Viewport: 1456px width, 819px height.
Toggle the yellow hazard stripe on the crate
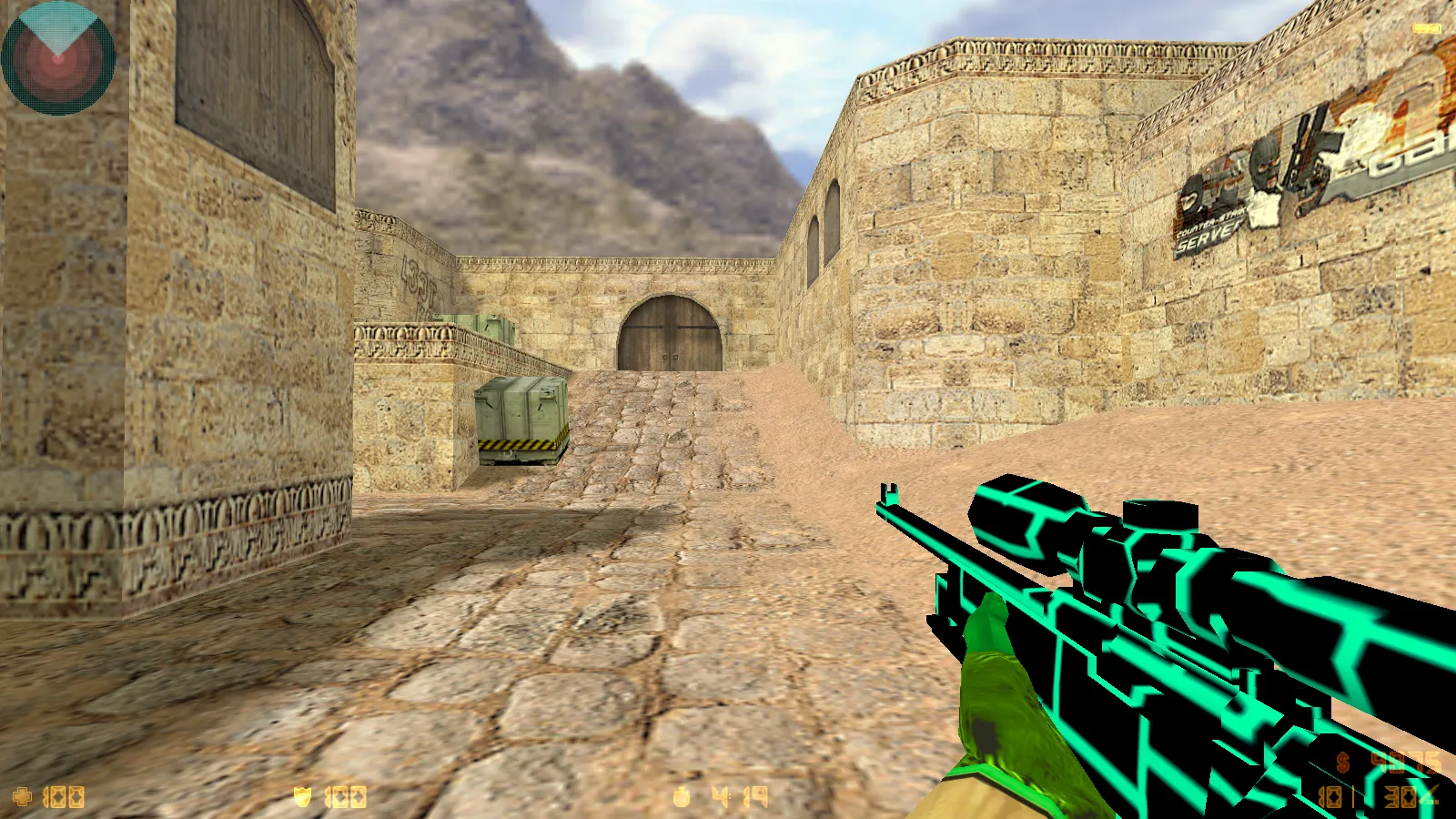[x=521, y=443]
